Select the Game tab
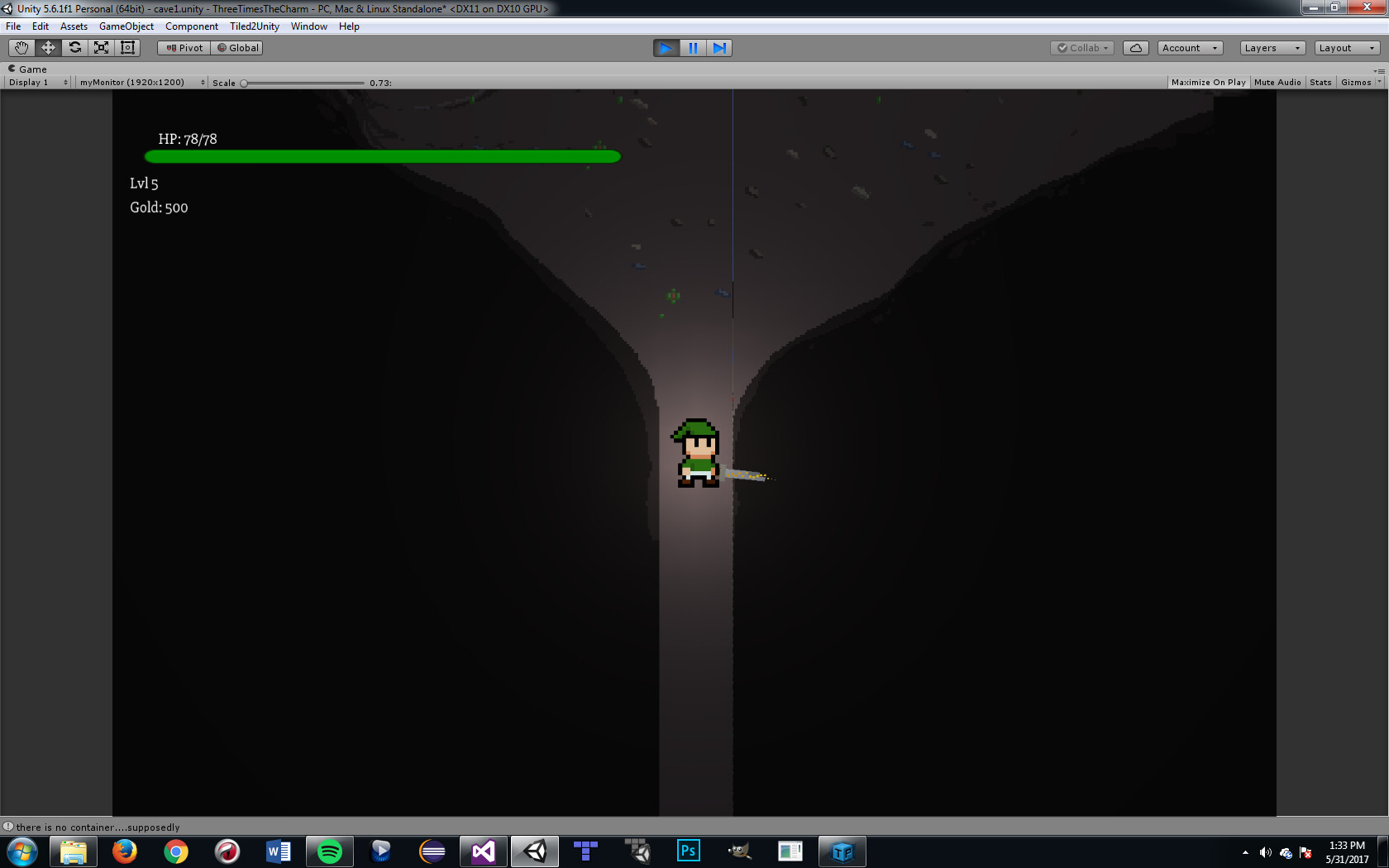 (x=30, y=69)
